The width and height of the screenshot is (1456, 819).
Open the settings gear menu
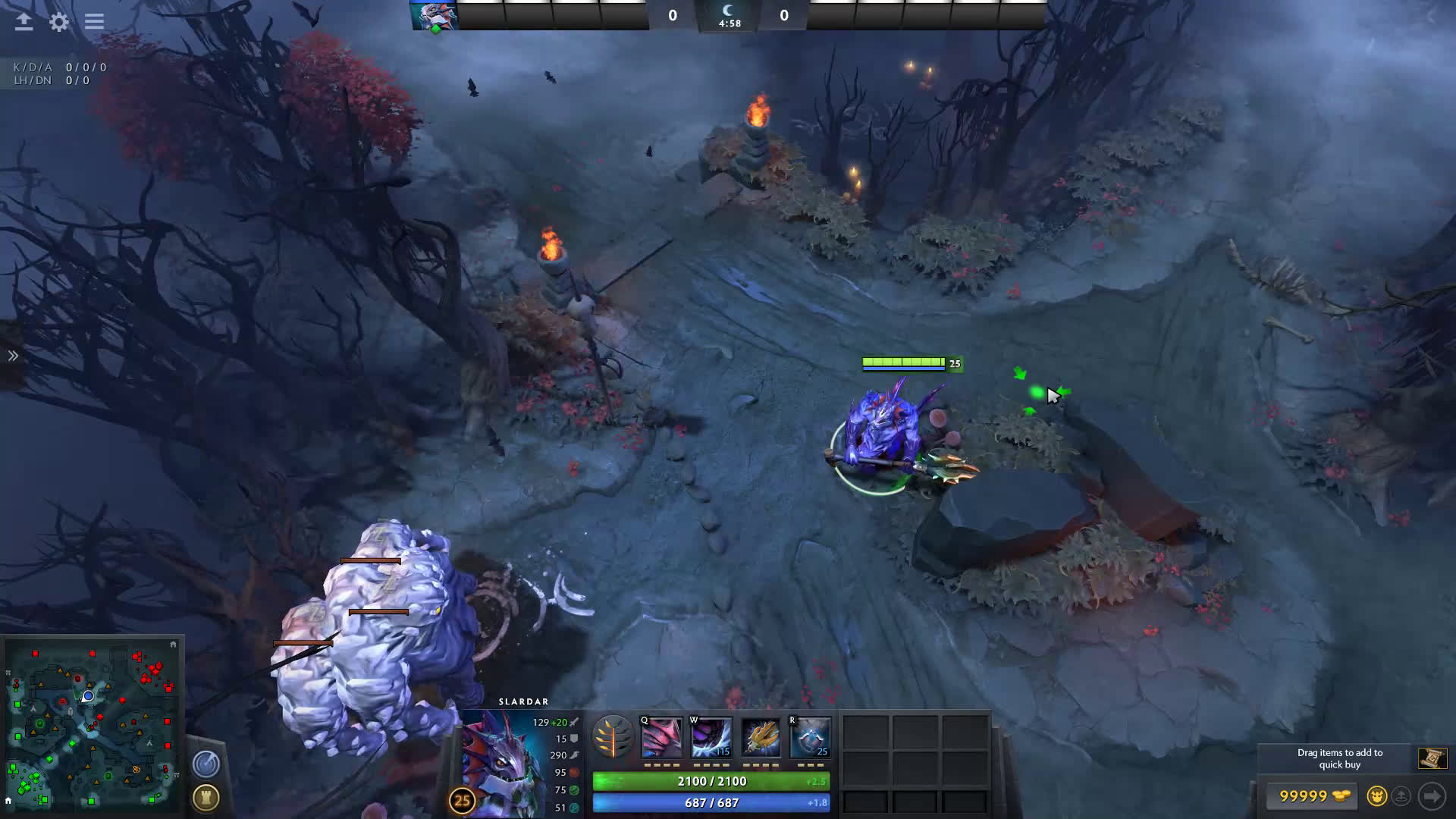(59, 22)
